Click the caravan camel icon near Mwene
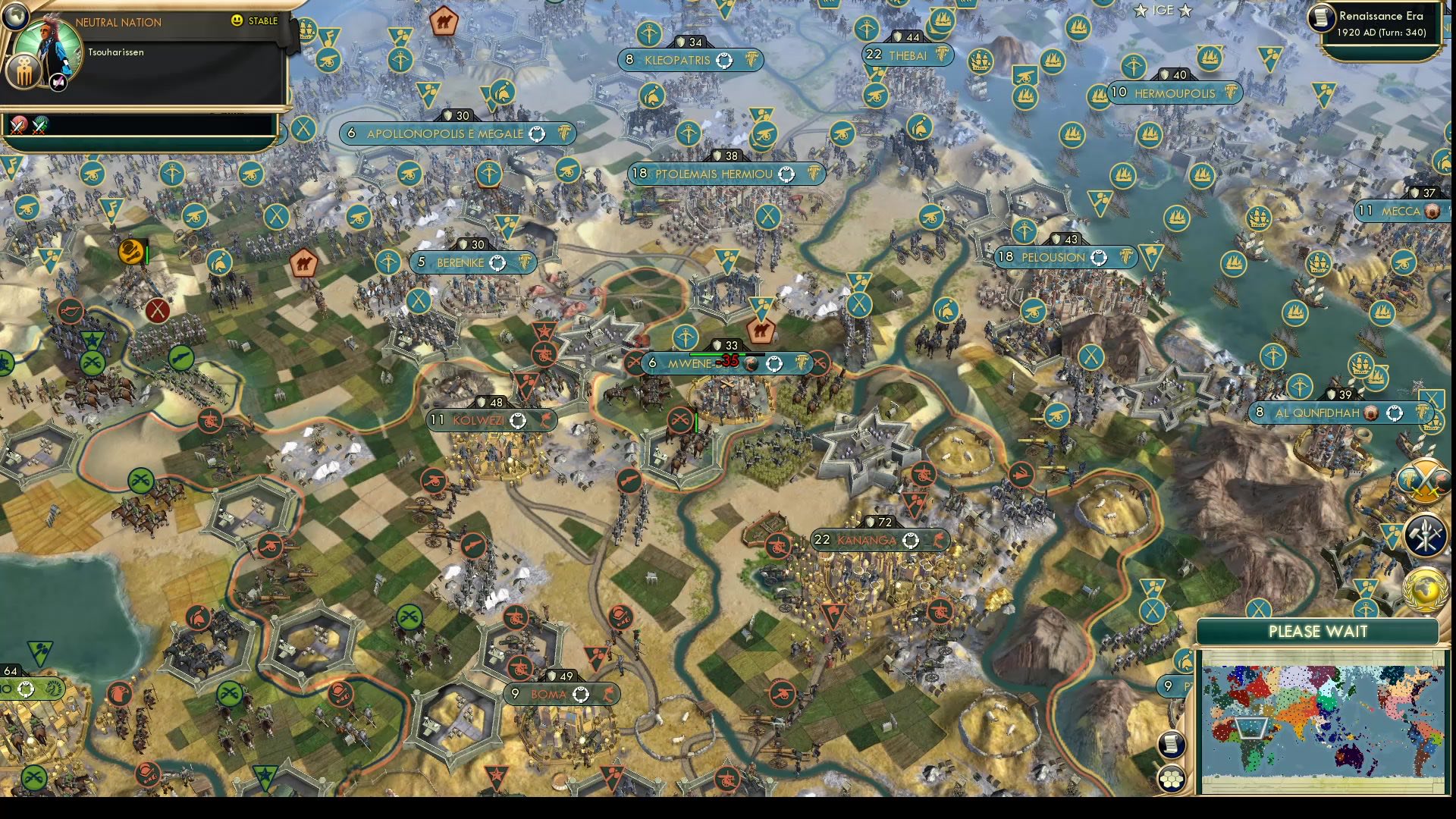The width and height of the screenshot is (1456, 819). 763,331
